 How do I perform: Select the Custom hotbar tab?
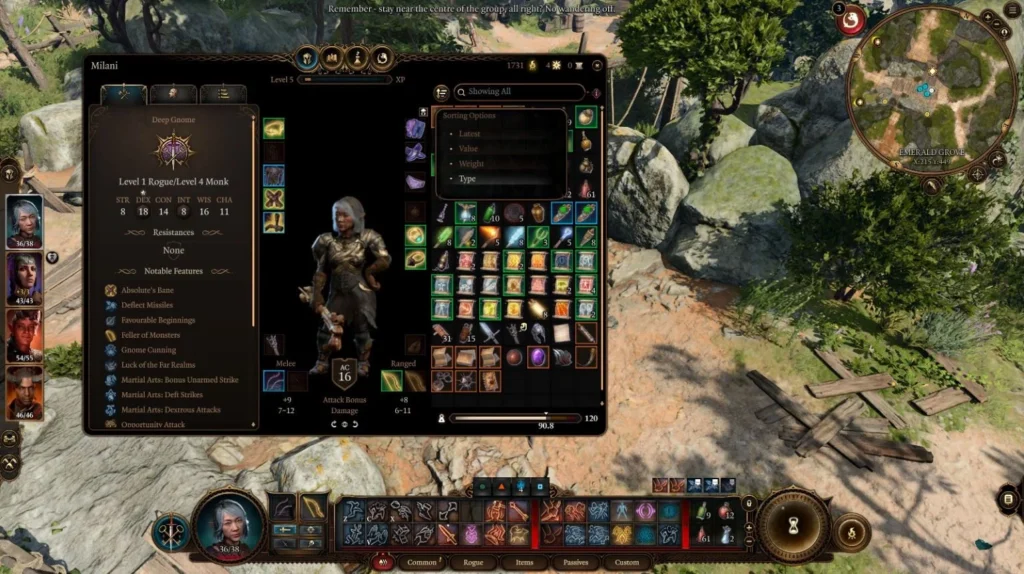pyautogui.click(x=627, y=563)
